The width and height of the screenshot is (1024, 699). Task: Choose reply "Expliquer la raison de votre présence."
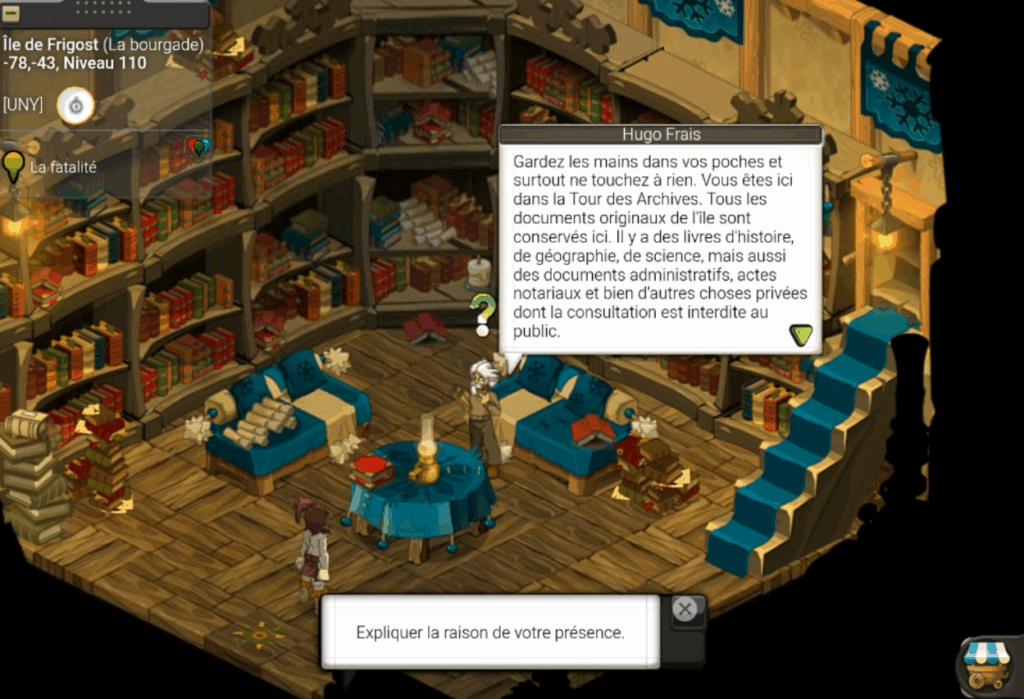click(x=490, y=632)
